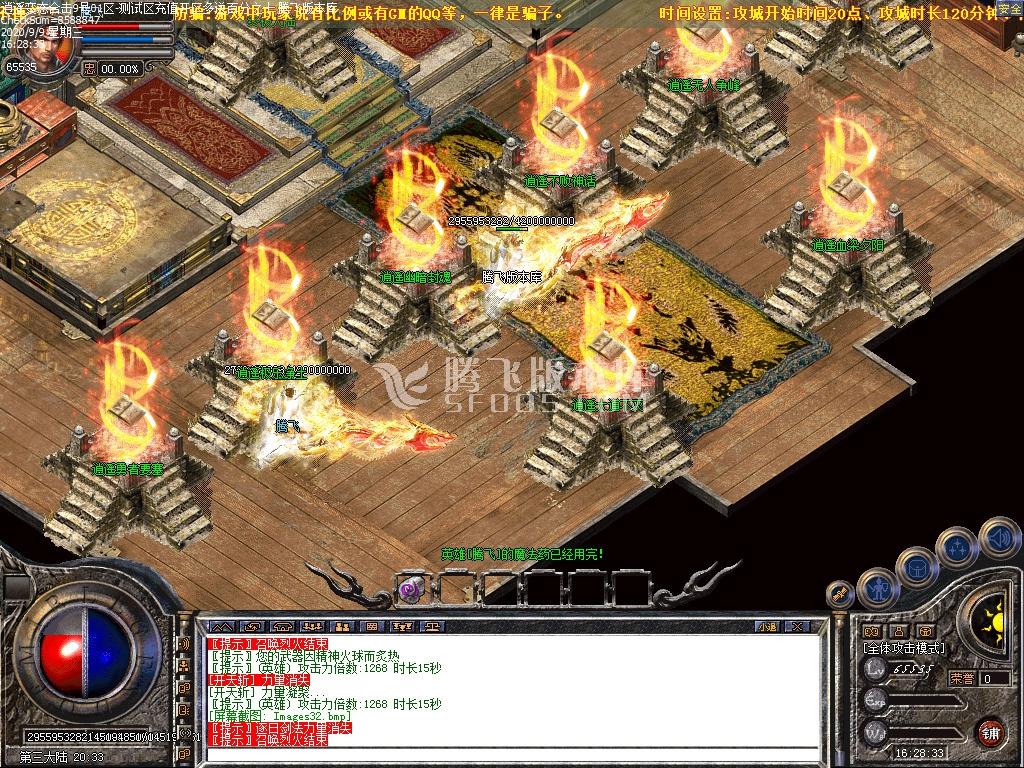Click the small orange satellite-shaped button
Viewport: 1024px width, 768px height.
pos(839,594)
